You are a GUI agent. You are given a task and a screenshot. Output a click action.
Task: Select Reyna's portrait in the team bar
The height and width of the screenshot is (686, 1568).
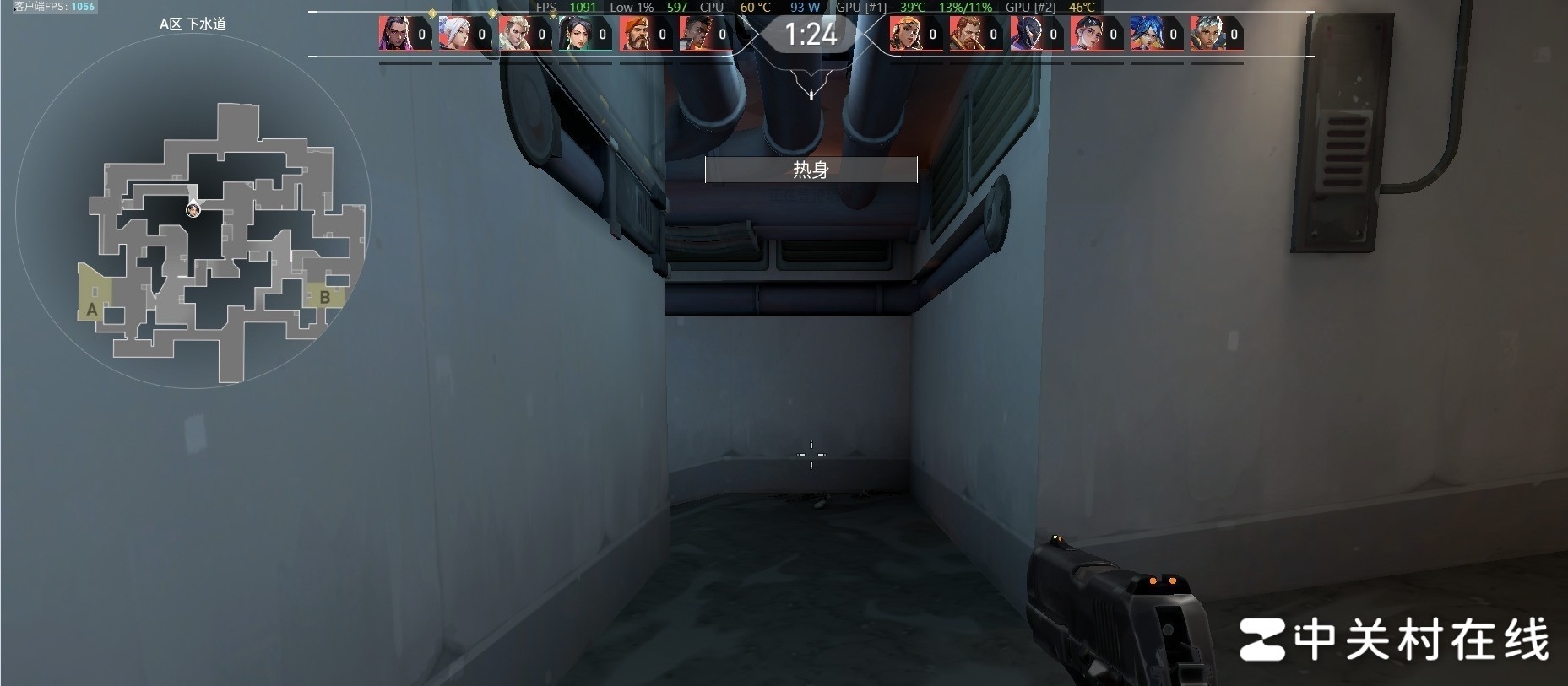[394, 34]
